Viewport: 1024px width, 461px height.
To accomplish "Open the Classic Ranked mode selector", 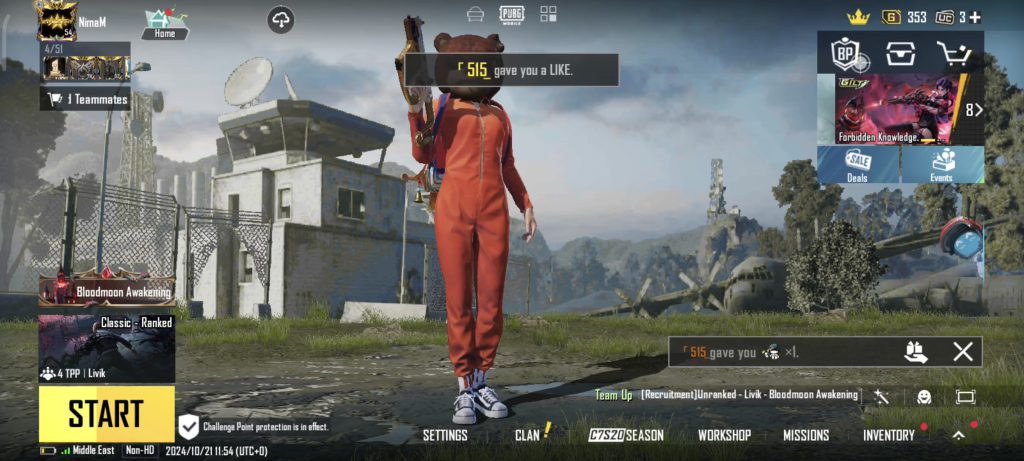I will click(x=106, y=349).
